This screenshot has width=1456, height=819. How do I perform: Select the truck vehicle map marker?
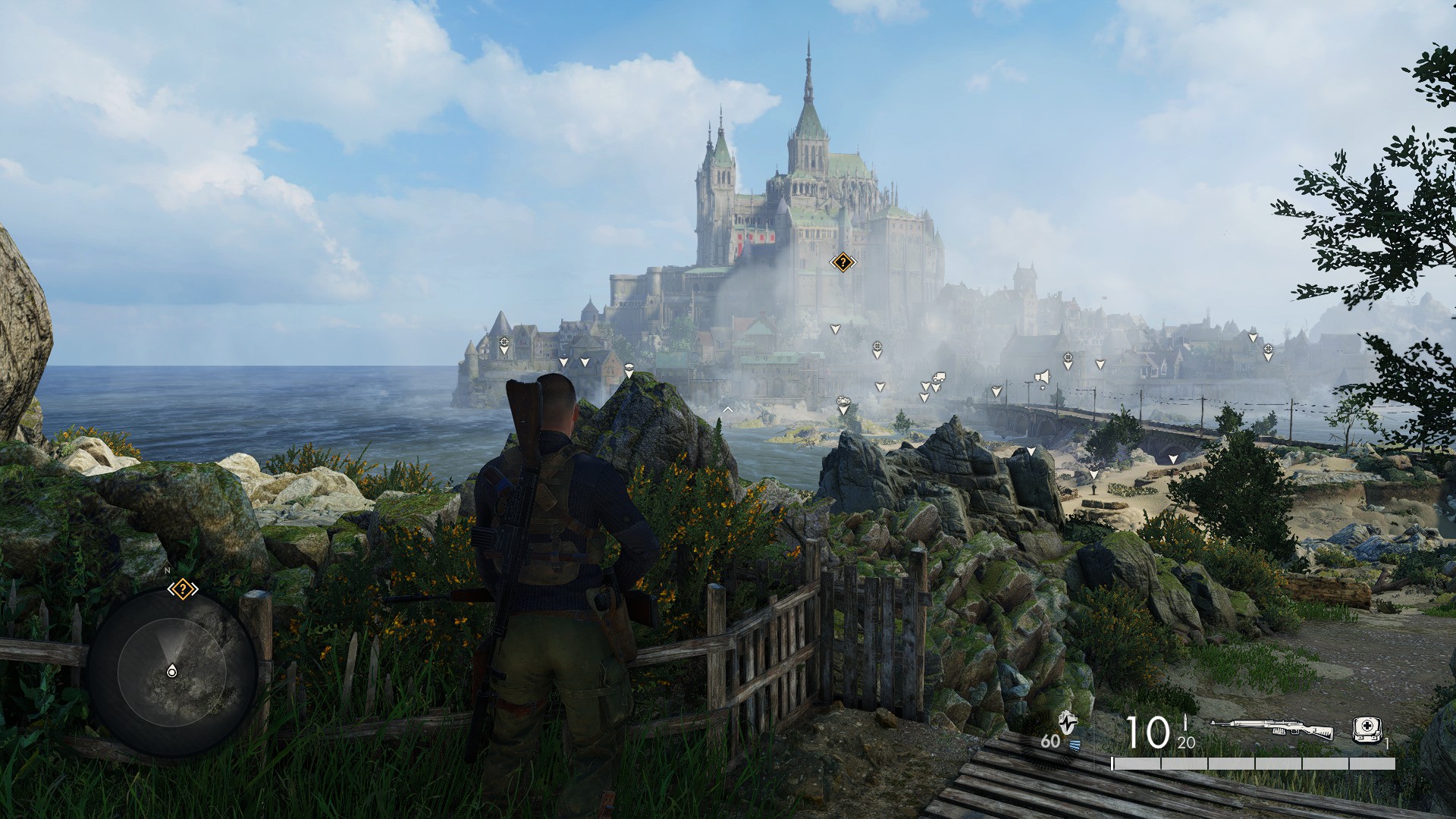click(x=939, y=377)
